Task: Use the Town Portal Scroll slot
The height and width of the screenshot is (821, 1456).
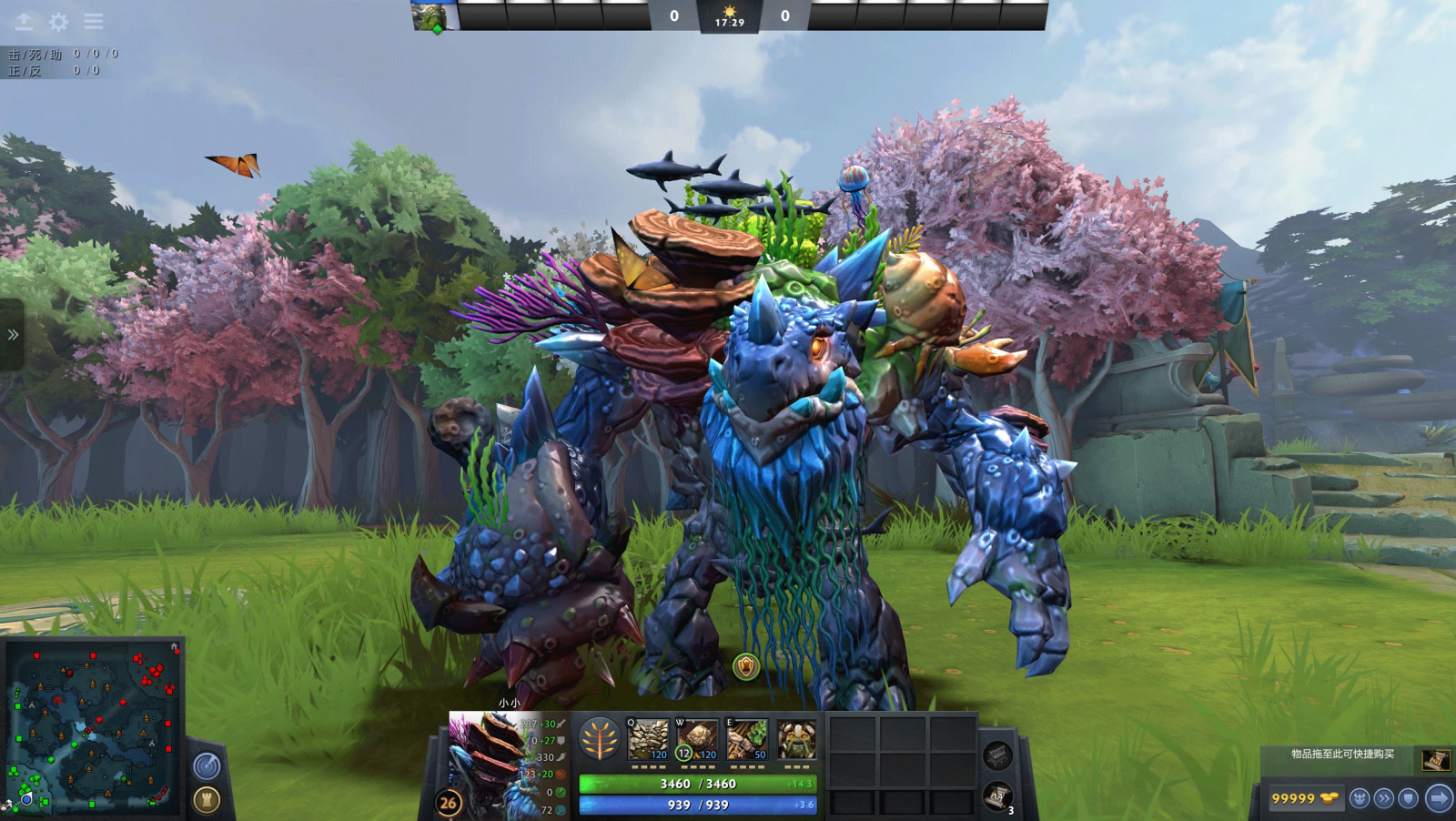Action: 997,797
